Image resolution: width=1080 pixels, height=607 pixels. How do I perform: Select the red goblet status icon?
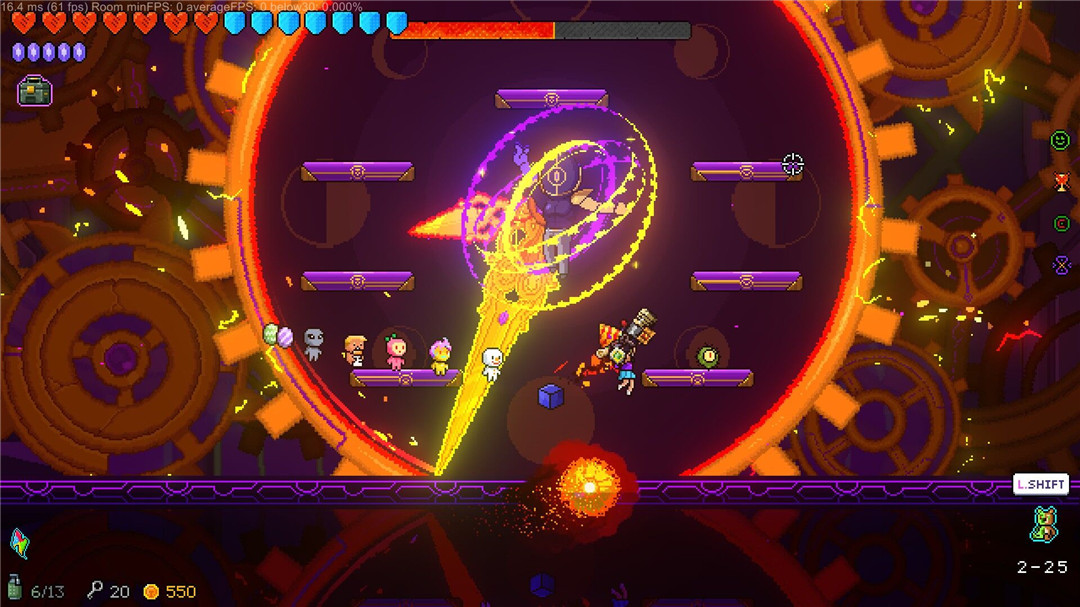(x=1061, y=181)
